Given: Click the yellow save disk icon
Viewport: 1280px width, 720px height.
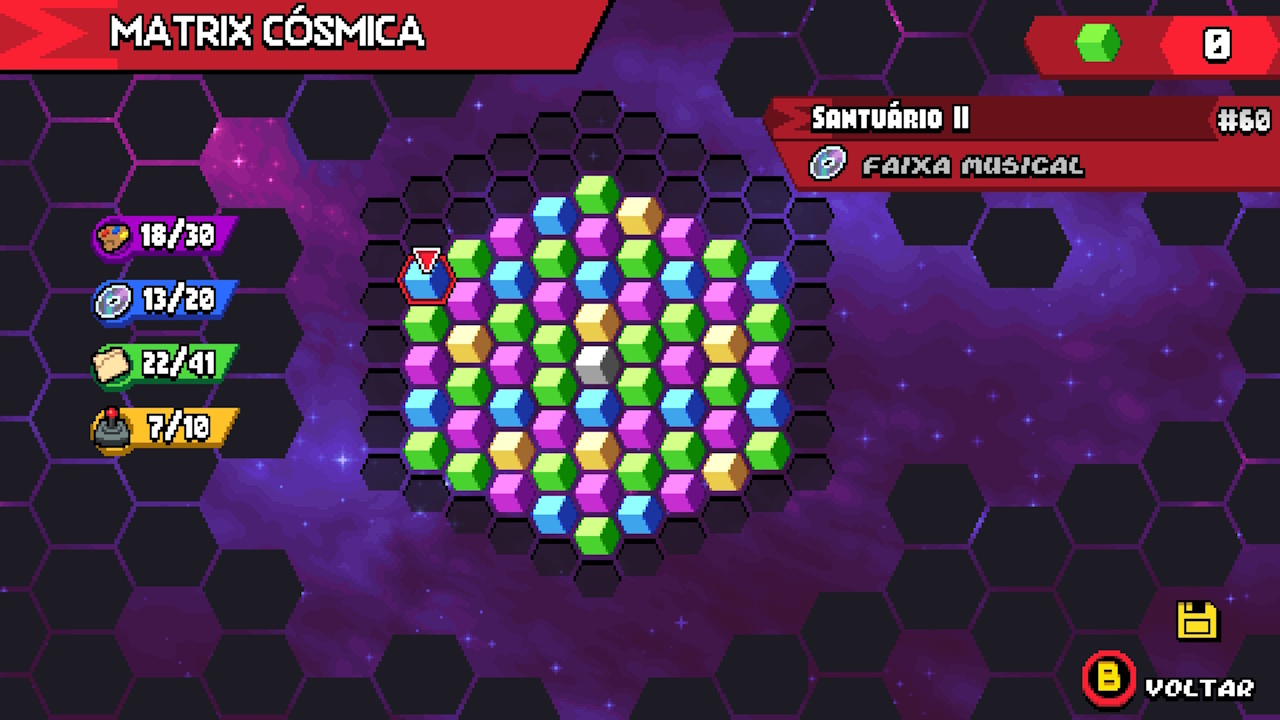Looking at the screenshot, I should pos(1198,620).
